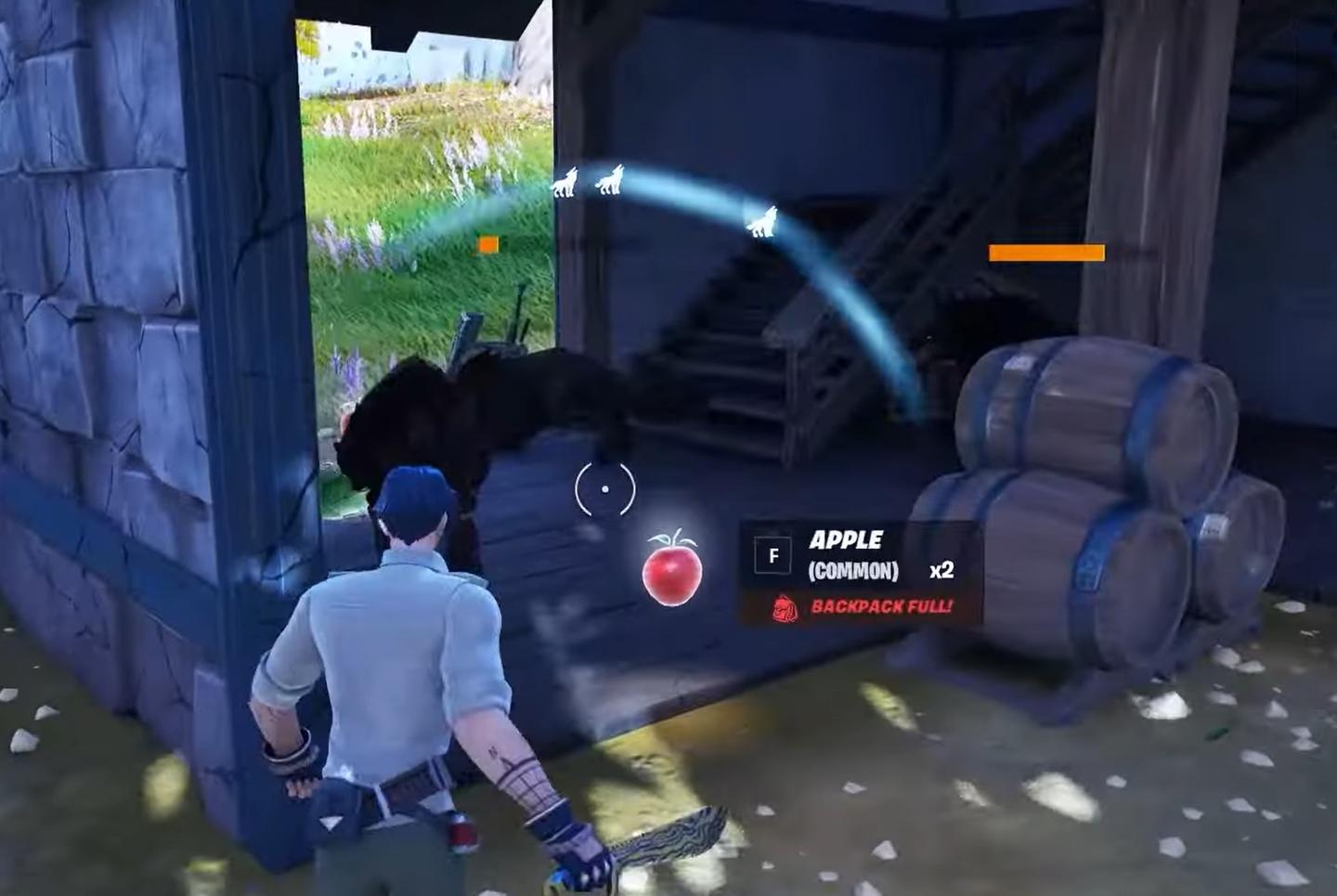Screen dimensions: 1337x896
Task: Click the rightmost howling wolf indicator
Action: click(764, 219)
